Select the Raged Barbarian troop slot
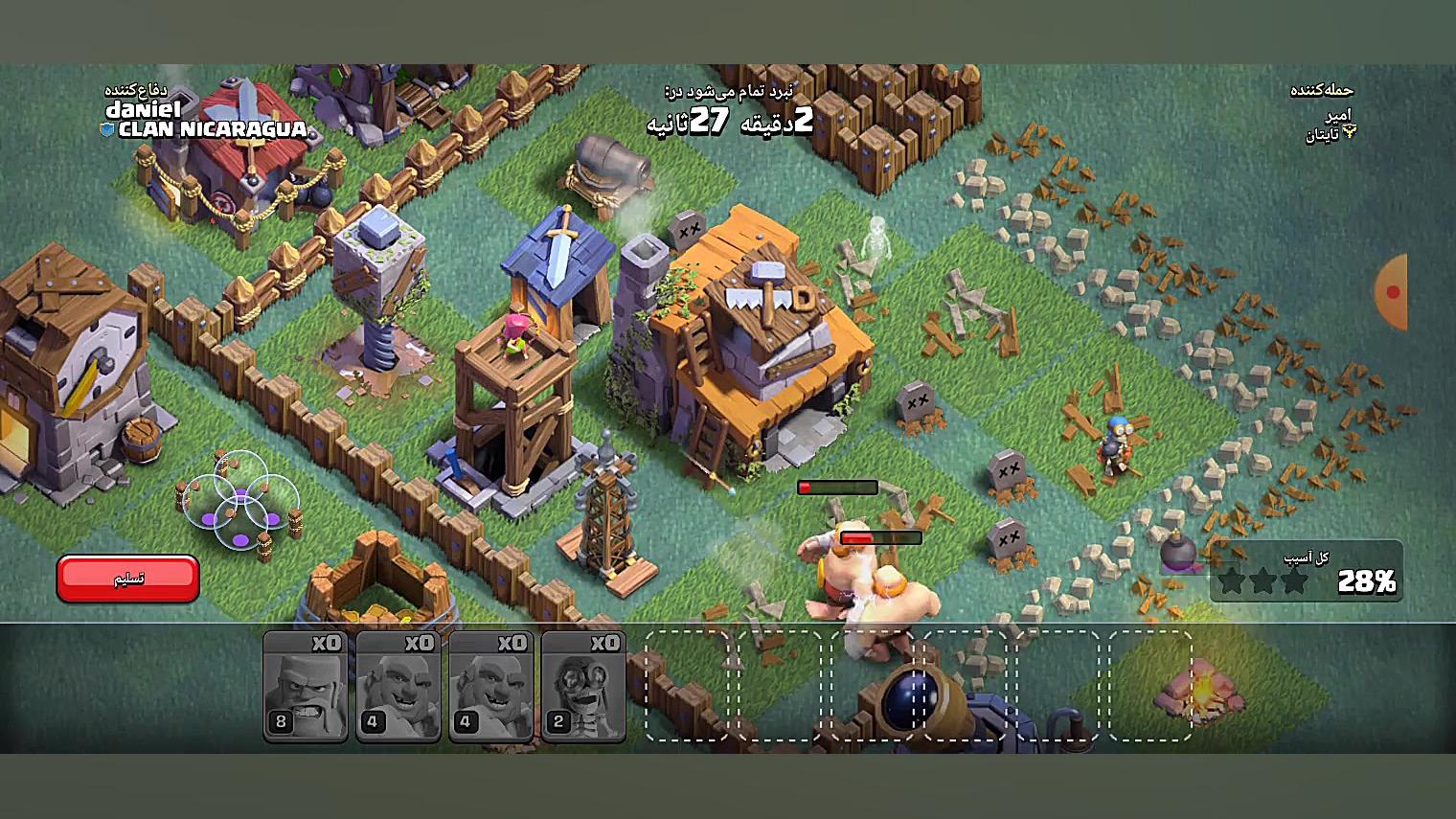The image size is (1456, 819). (x=305, y=686)
